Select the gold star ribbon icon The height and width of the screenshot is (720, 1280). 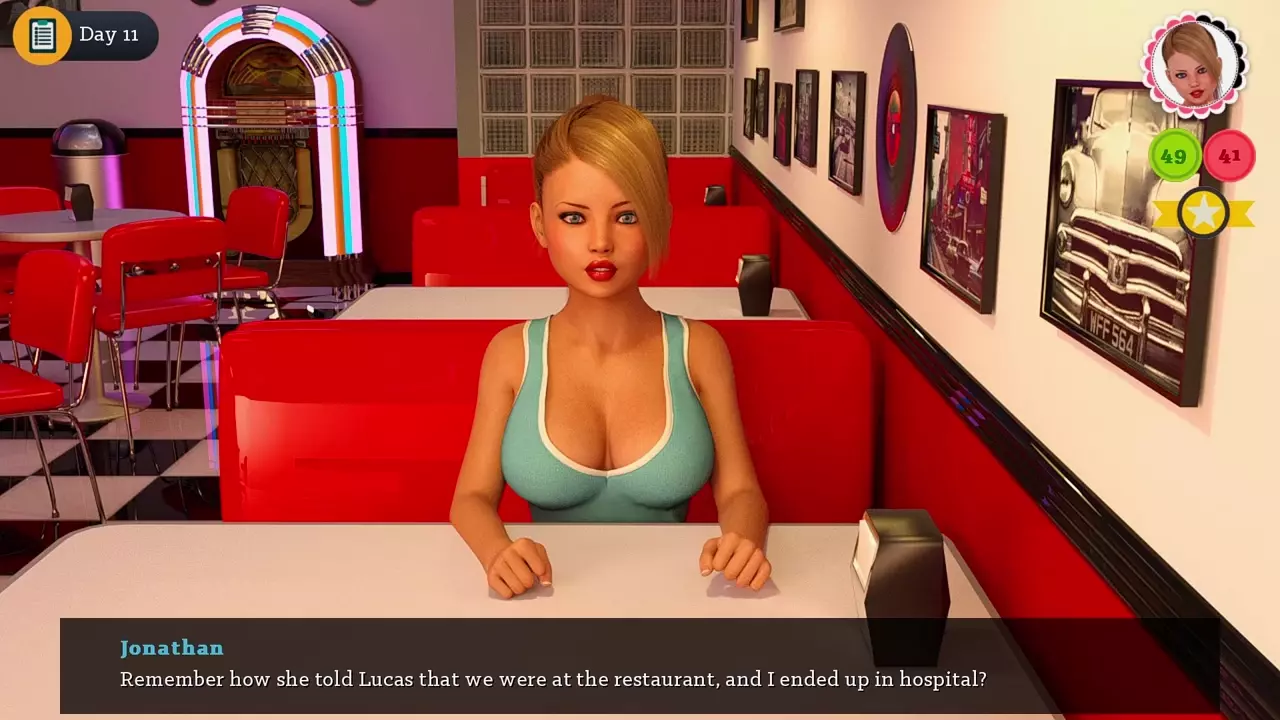(x=1203, y=213)
